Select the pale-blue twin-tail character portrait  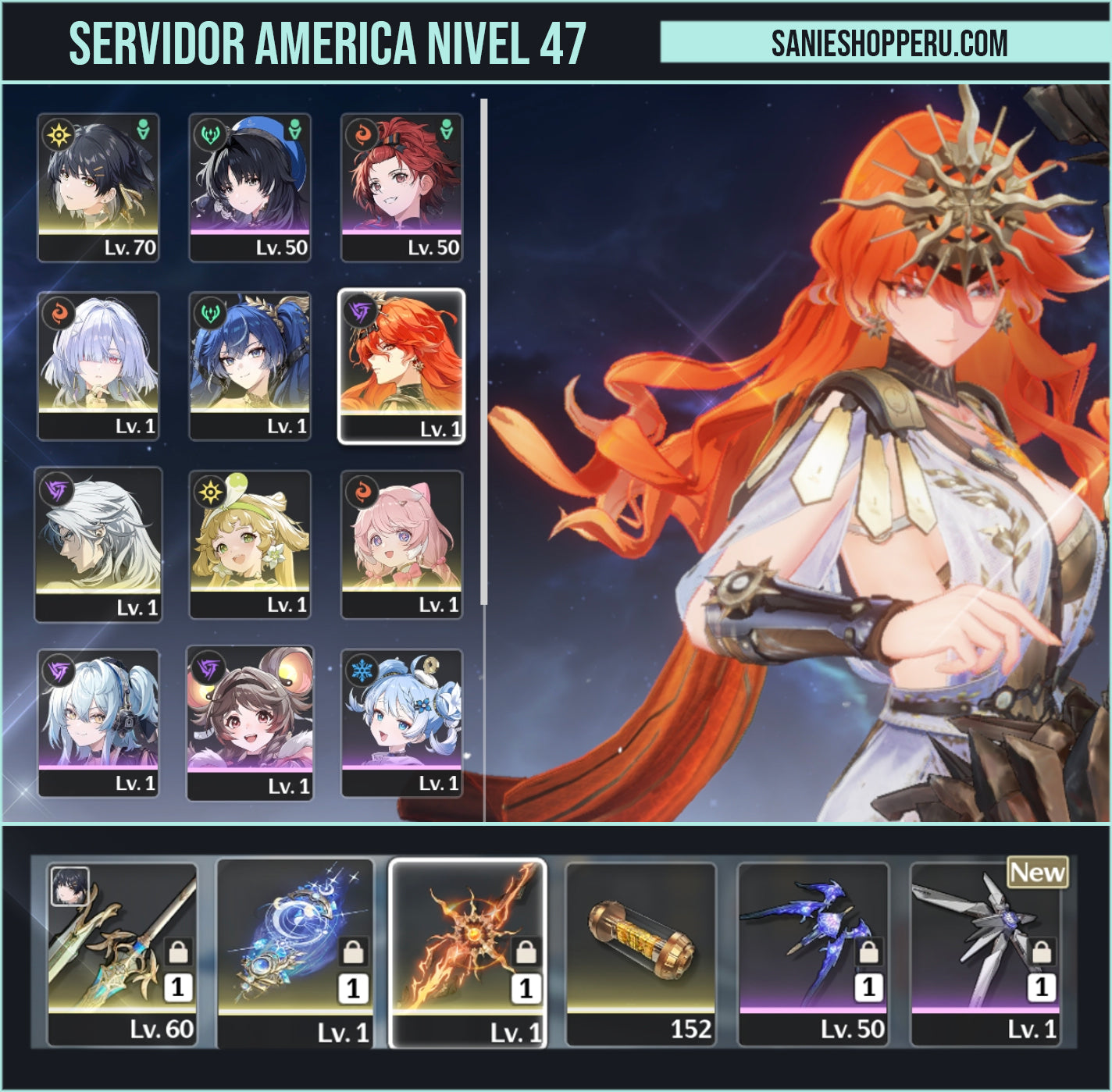tap(98, 723)
